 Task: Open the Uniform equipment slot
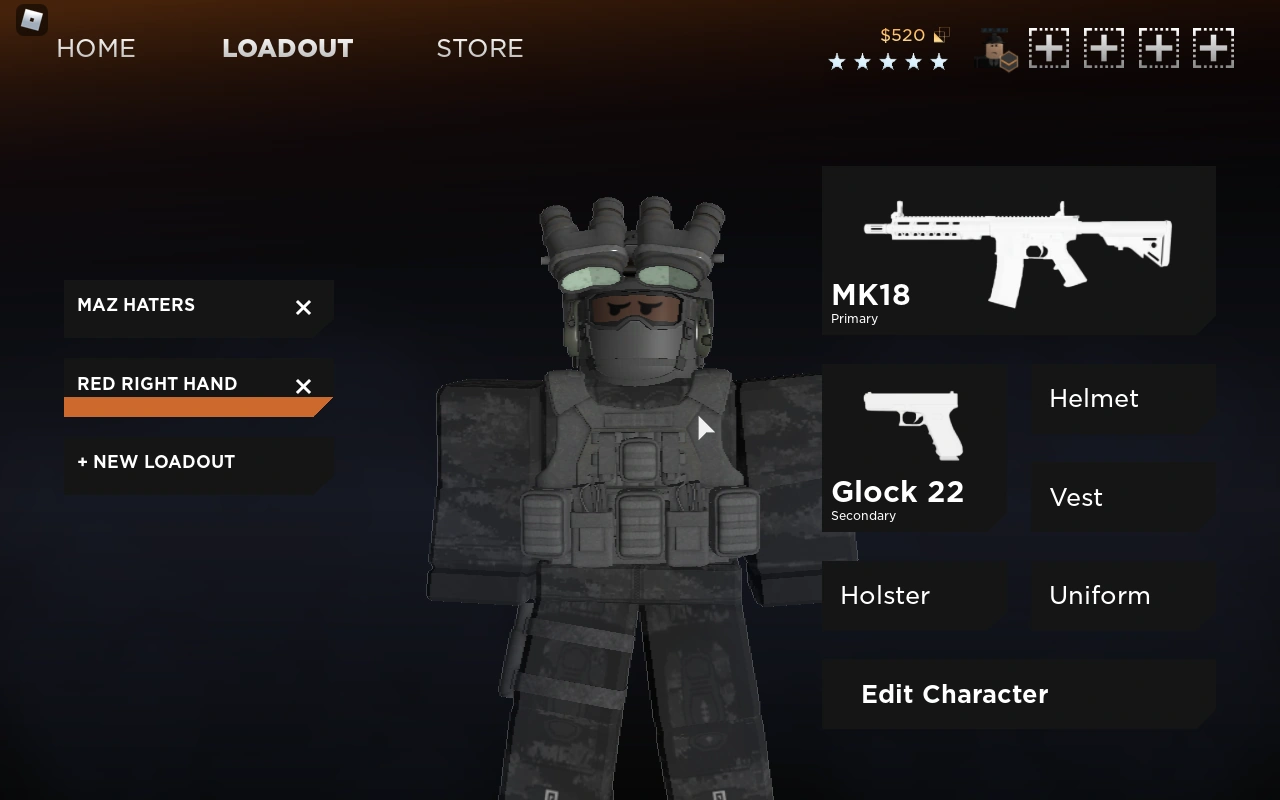[x=1100, y=595]
